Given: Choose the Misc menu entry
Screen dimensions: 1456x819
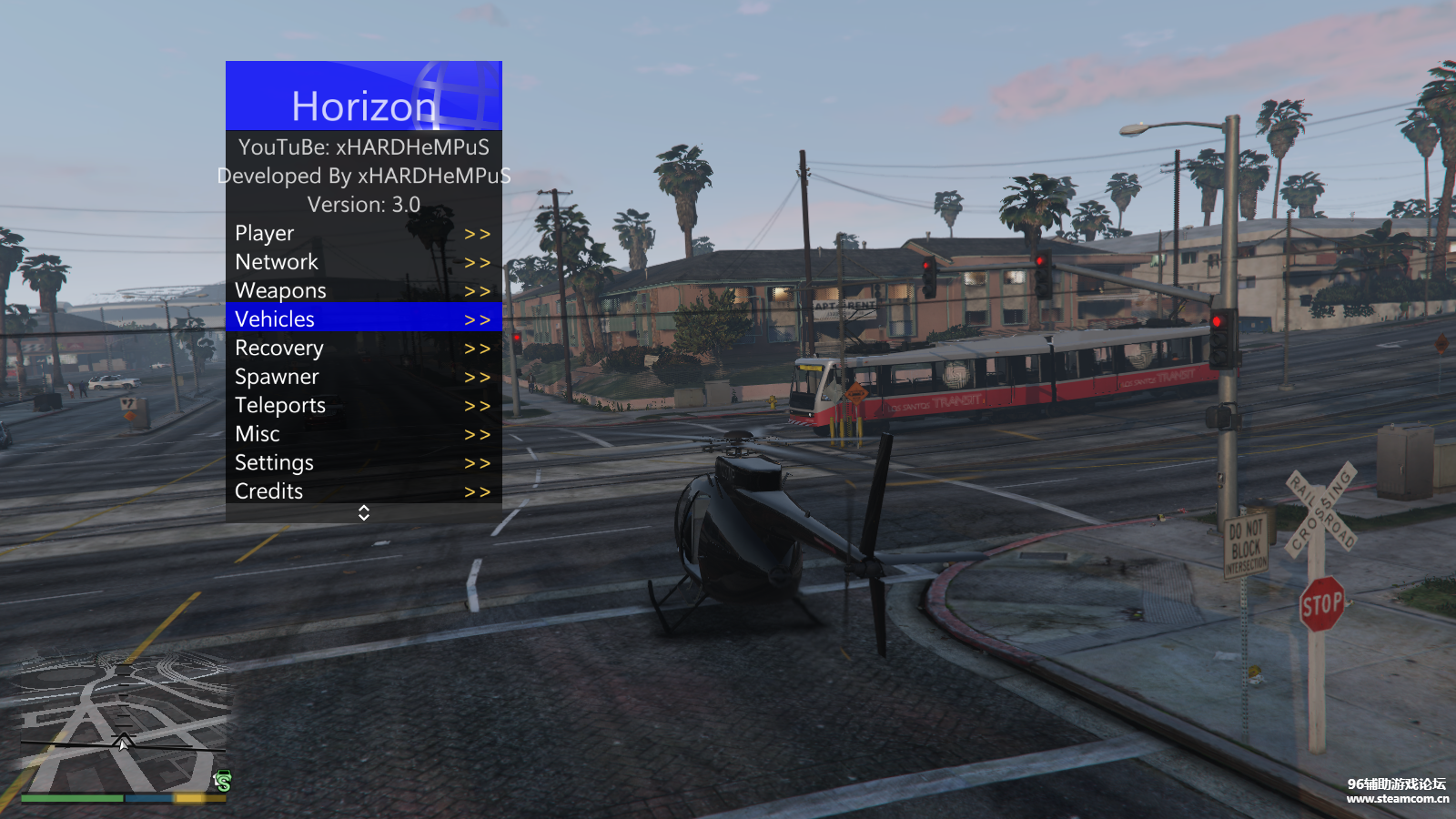Looking at the screenshot, I should click(363, 434).
